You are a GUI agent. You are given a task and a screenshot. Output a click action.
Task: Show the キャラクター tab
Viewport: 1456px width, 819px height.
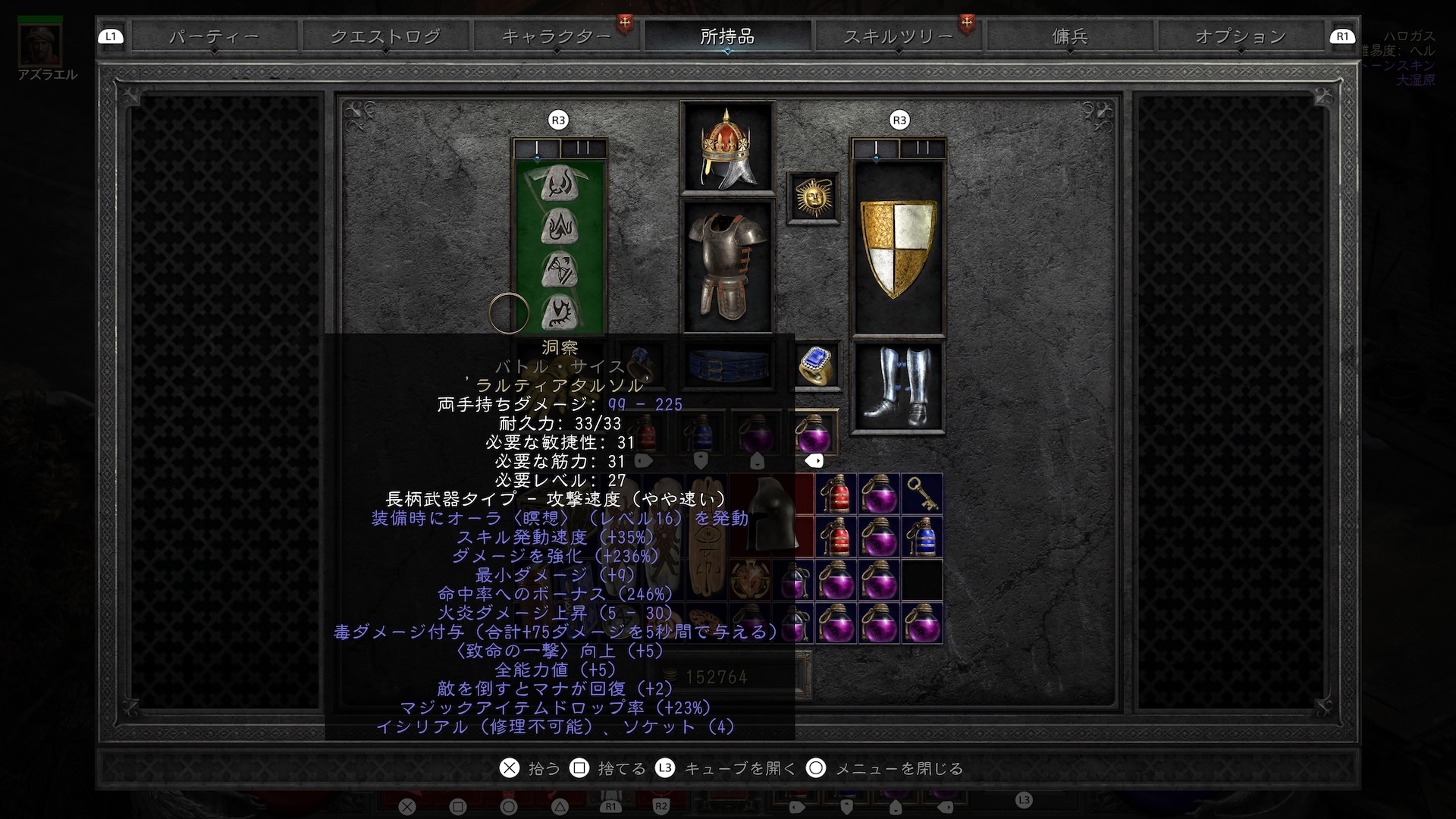click(x=557, y=36)
